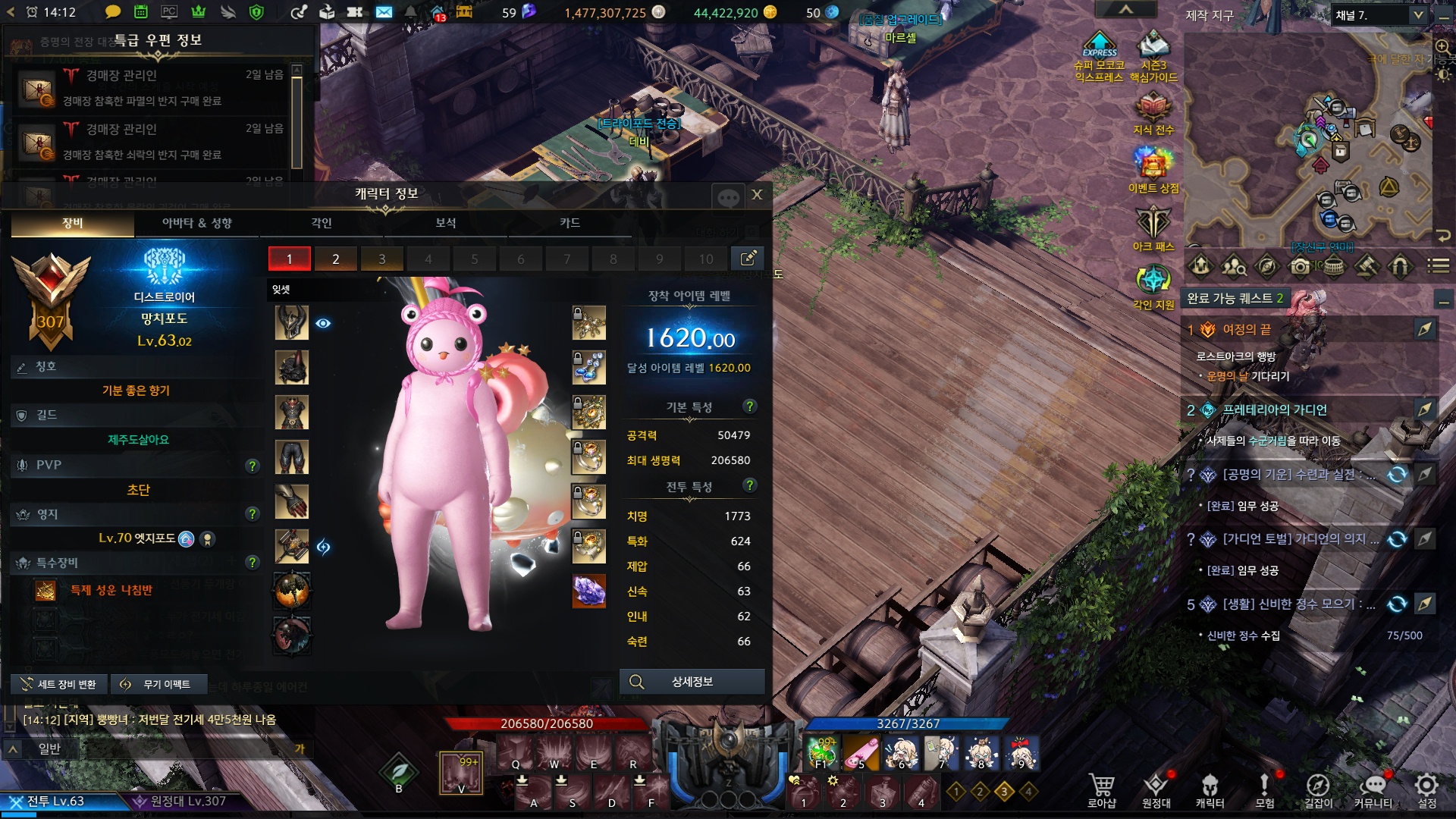1456x819 pixels.
Task: Toggle the 무기 이펙트 button
Action: [x=158, y=685]
